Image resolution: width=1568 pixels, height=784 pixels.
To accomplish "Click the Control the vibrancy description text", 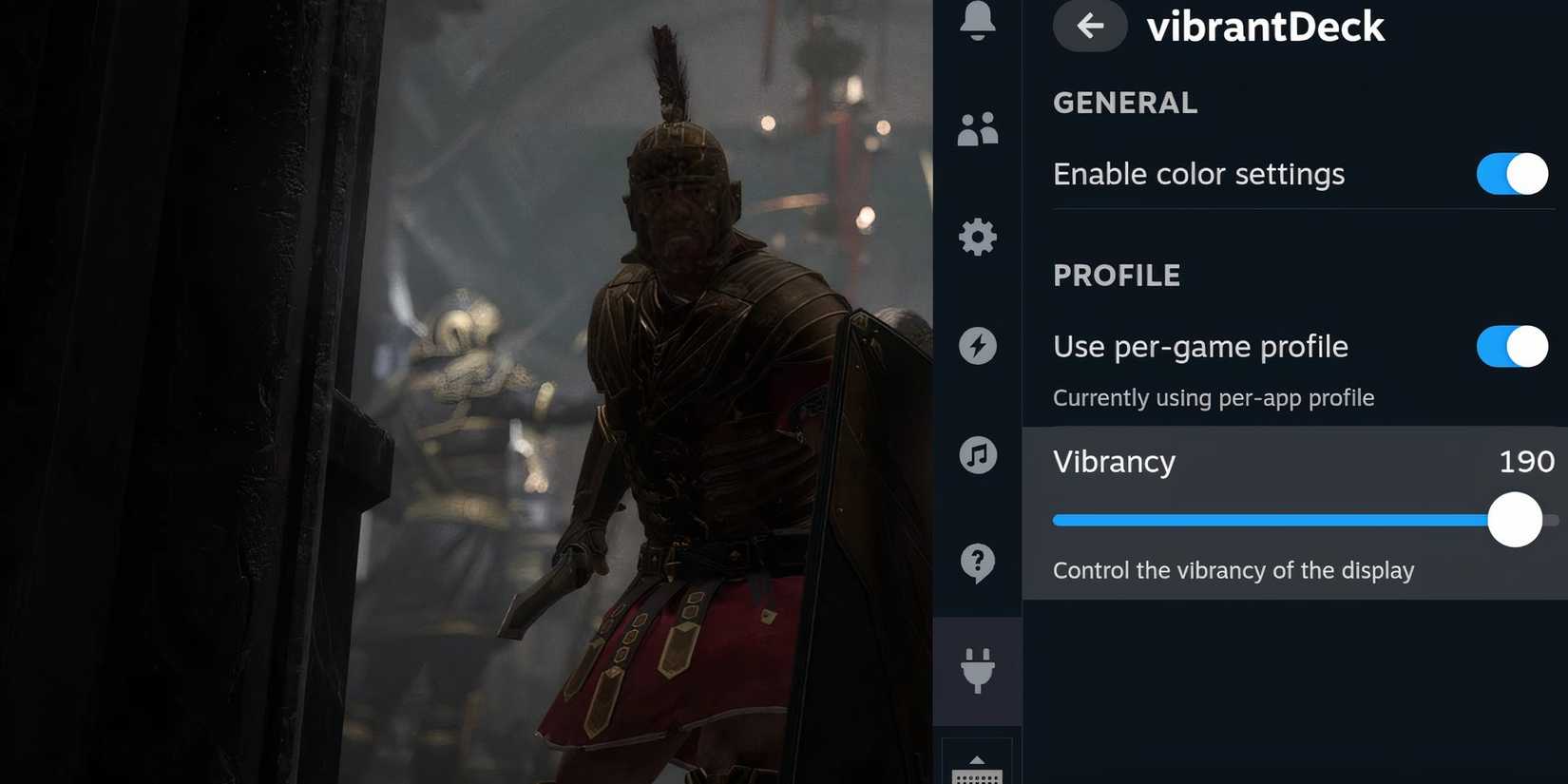I will (1233, 570).
